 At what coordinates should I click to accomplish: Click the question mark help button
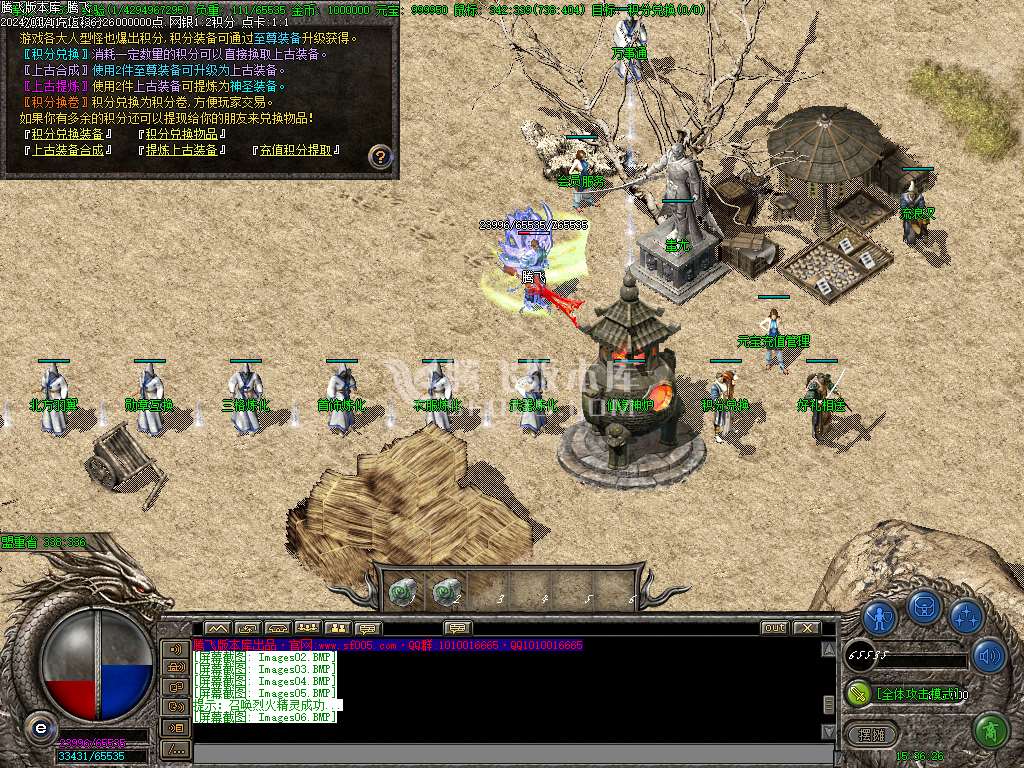tap(380, 156)
